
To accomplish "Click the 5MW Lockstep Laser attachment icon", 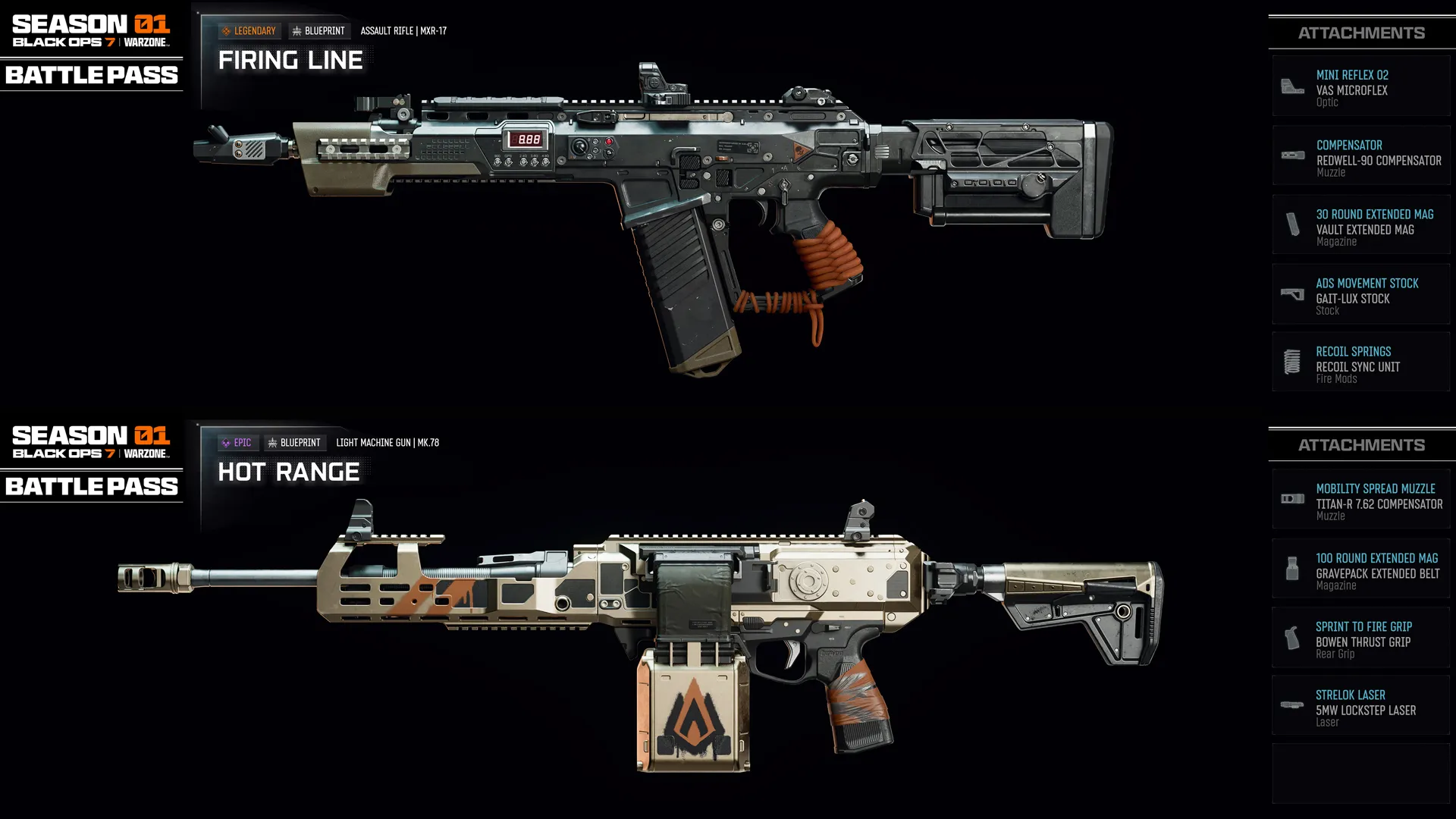I will point(1291,705).
